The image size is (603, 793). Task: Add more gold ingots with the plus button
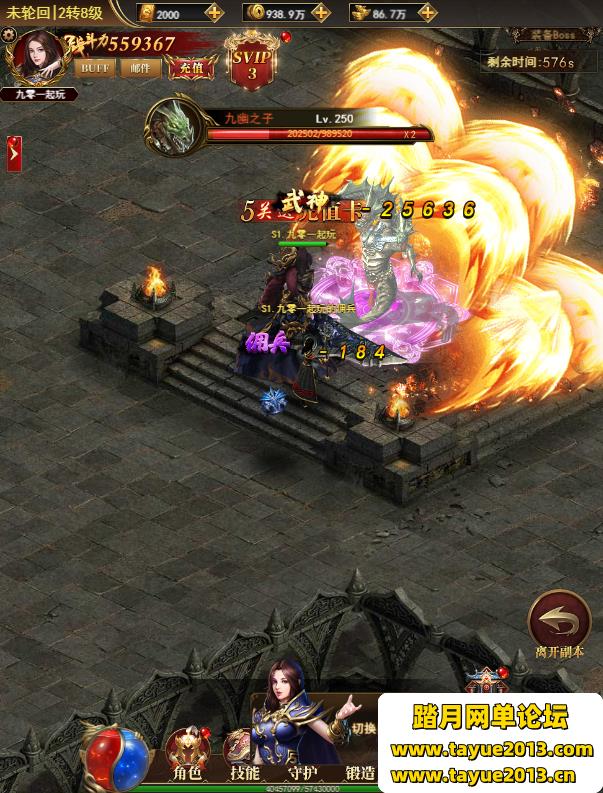(214, 13)
